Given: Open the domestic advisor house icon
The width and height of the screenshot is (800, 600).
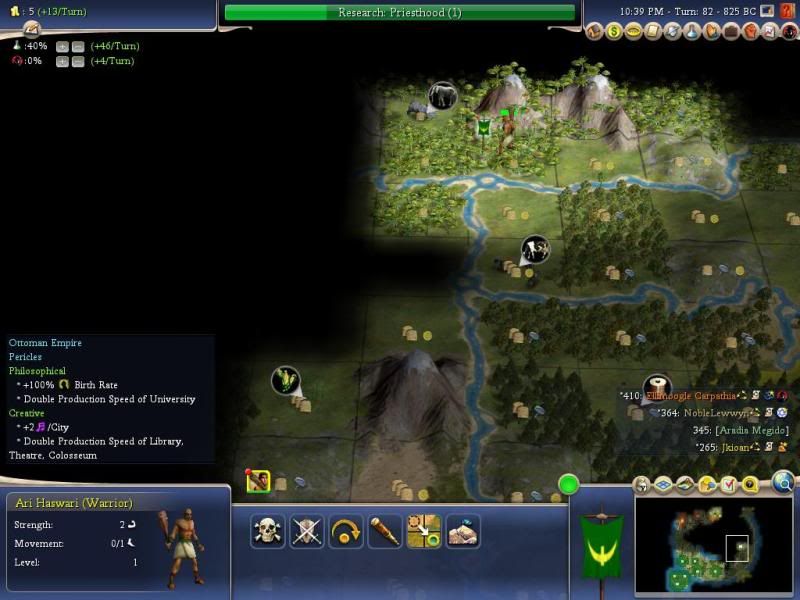Looking at the screenshot, I should click(596, 32).
